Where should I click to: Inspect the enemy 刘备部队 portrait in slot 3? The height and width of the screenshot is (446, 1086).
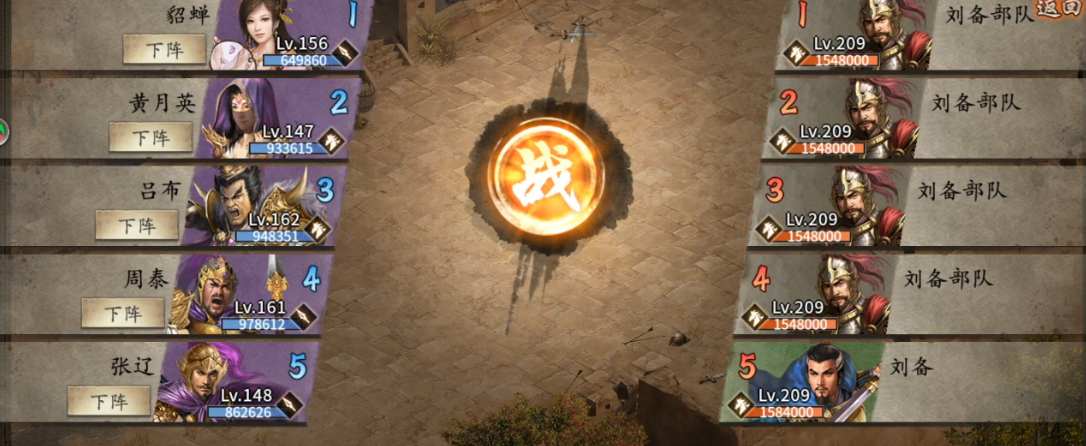pos(864,205)
